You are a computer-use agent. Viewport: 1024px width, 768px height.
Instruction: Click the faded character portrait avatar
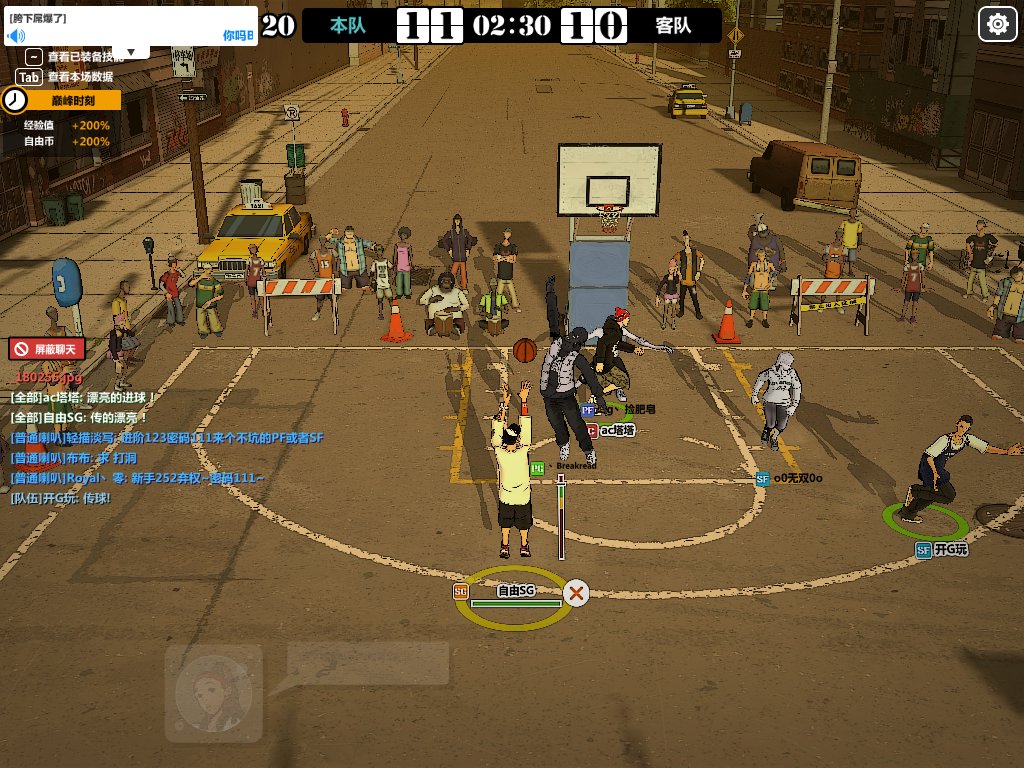(213, 694)
